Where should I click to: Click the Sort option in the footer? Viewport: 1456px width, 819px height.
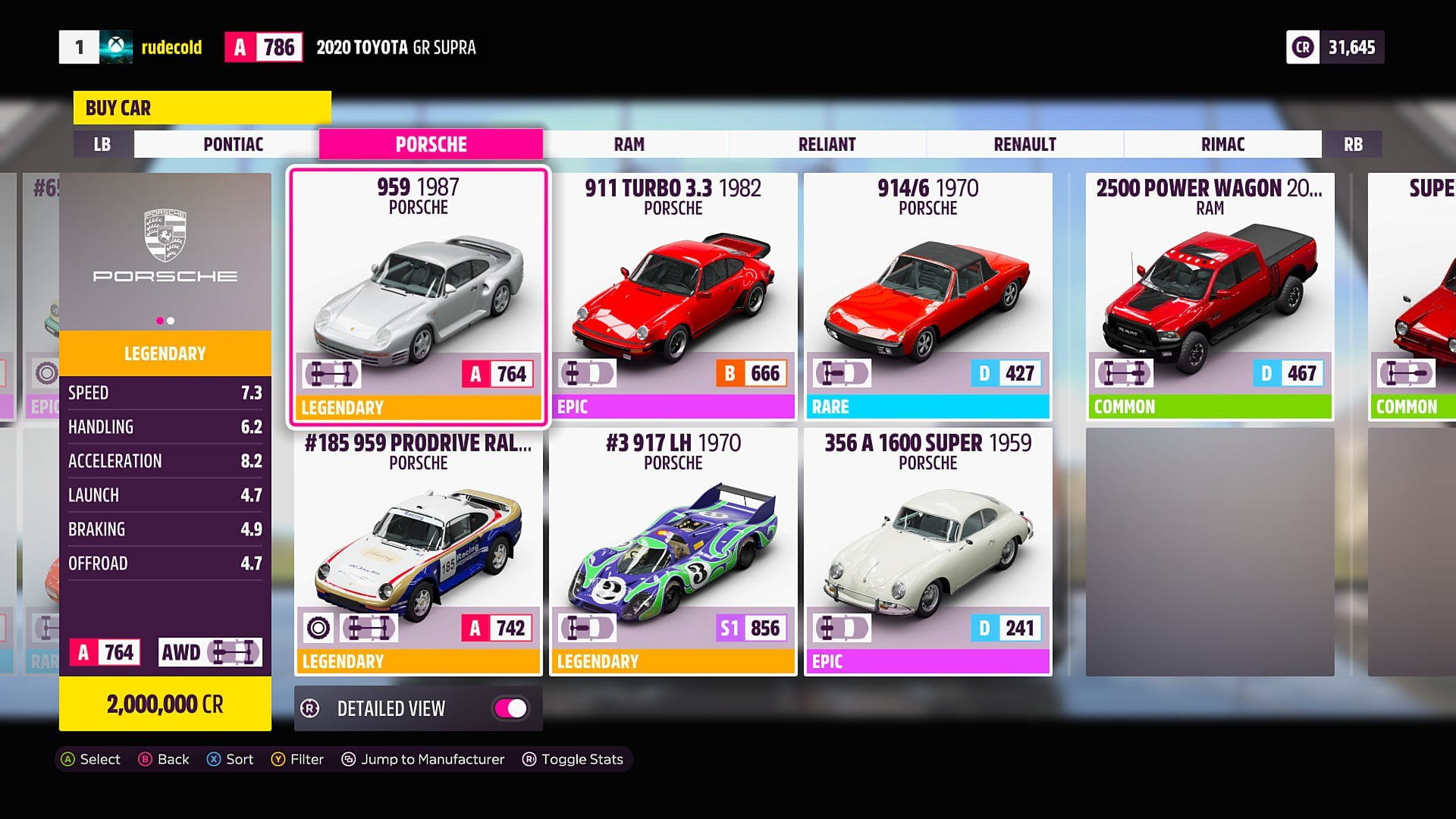[231, 759]
